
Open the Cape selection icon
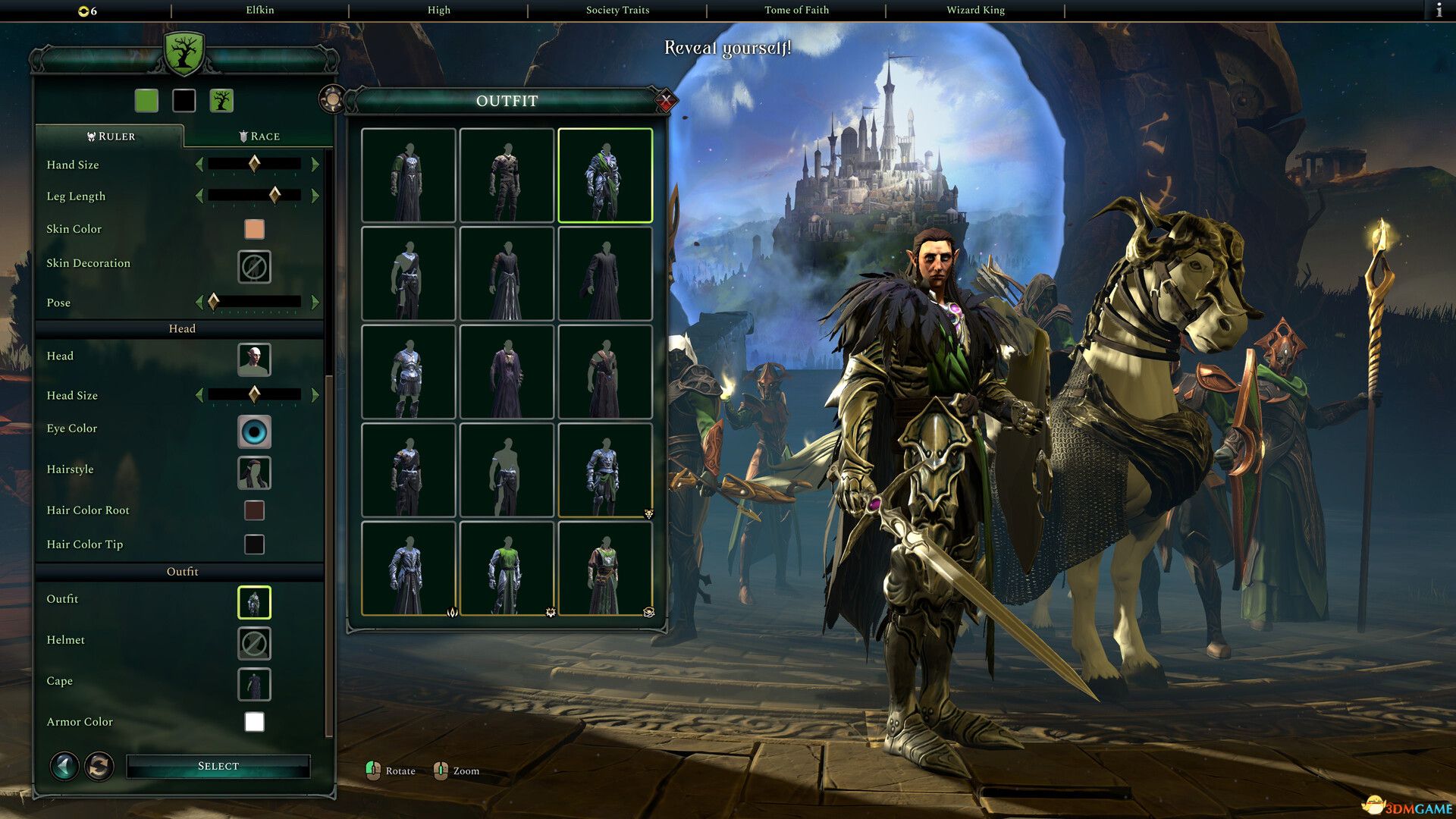(x=255, y=685)
